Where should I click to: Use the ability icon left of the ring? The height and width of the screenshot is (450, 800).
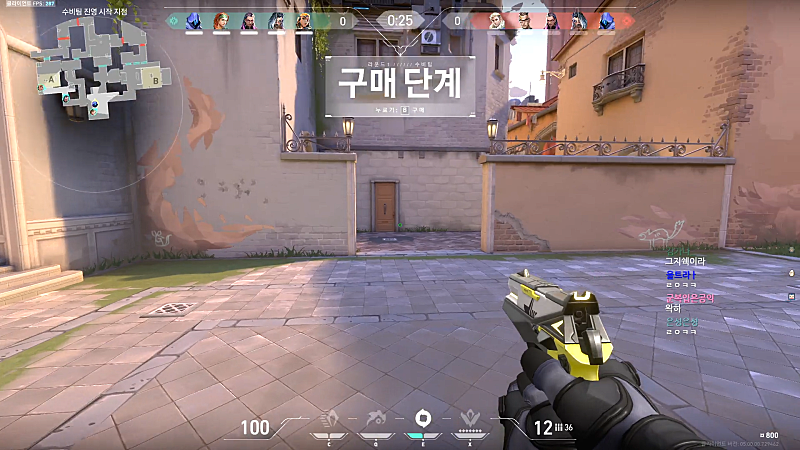tap(374, 417)
